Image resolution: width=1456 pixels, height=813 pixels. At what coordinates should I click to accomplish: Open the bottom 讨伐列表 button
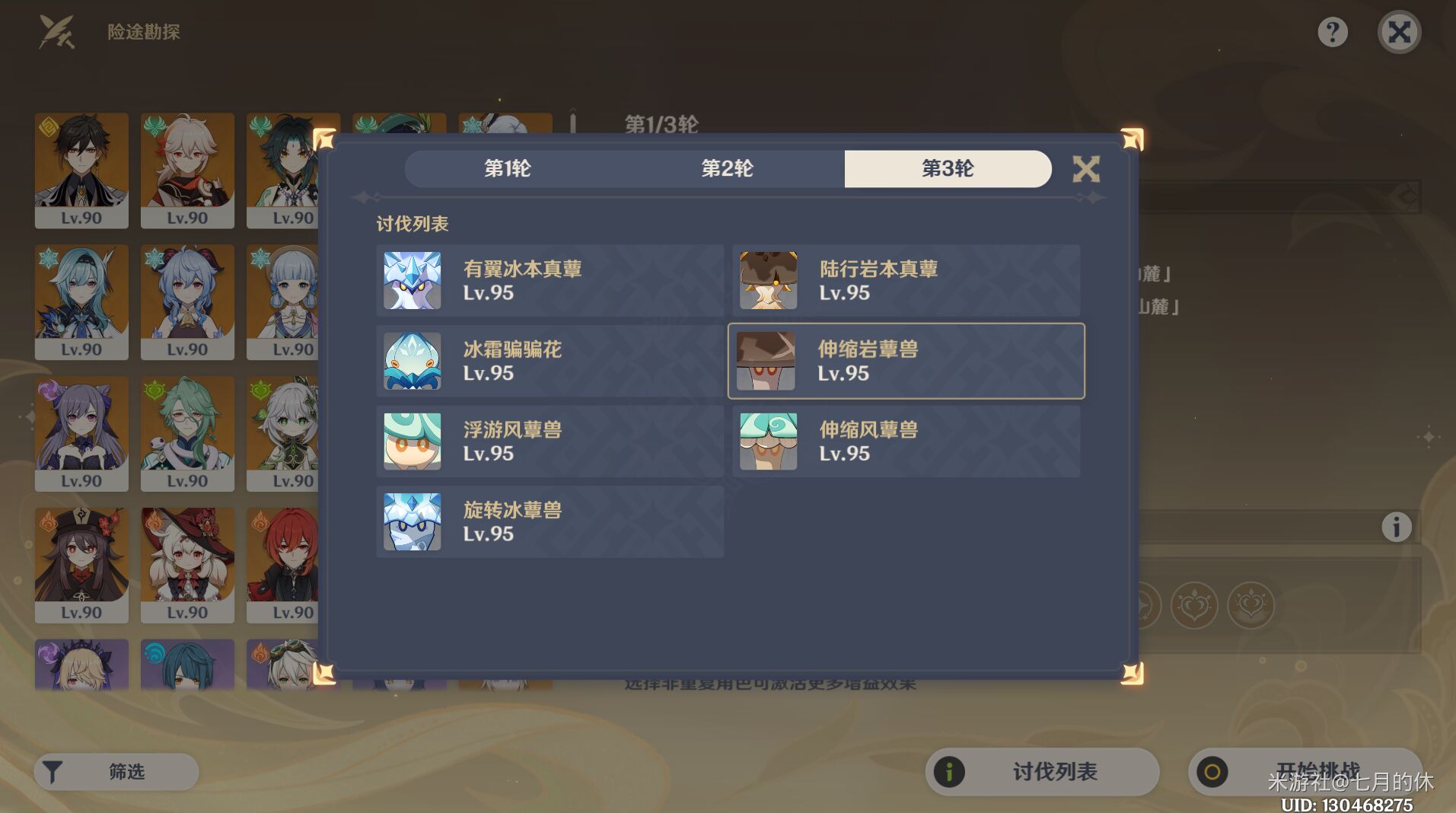1040,770
